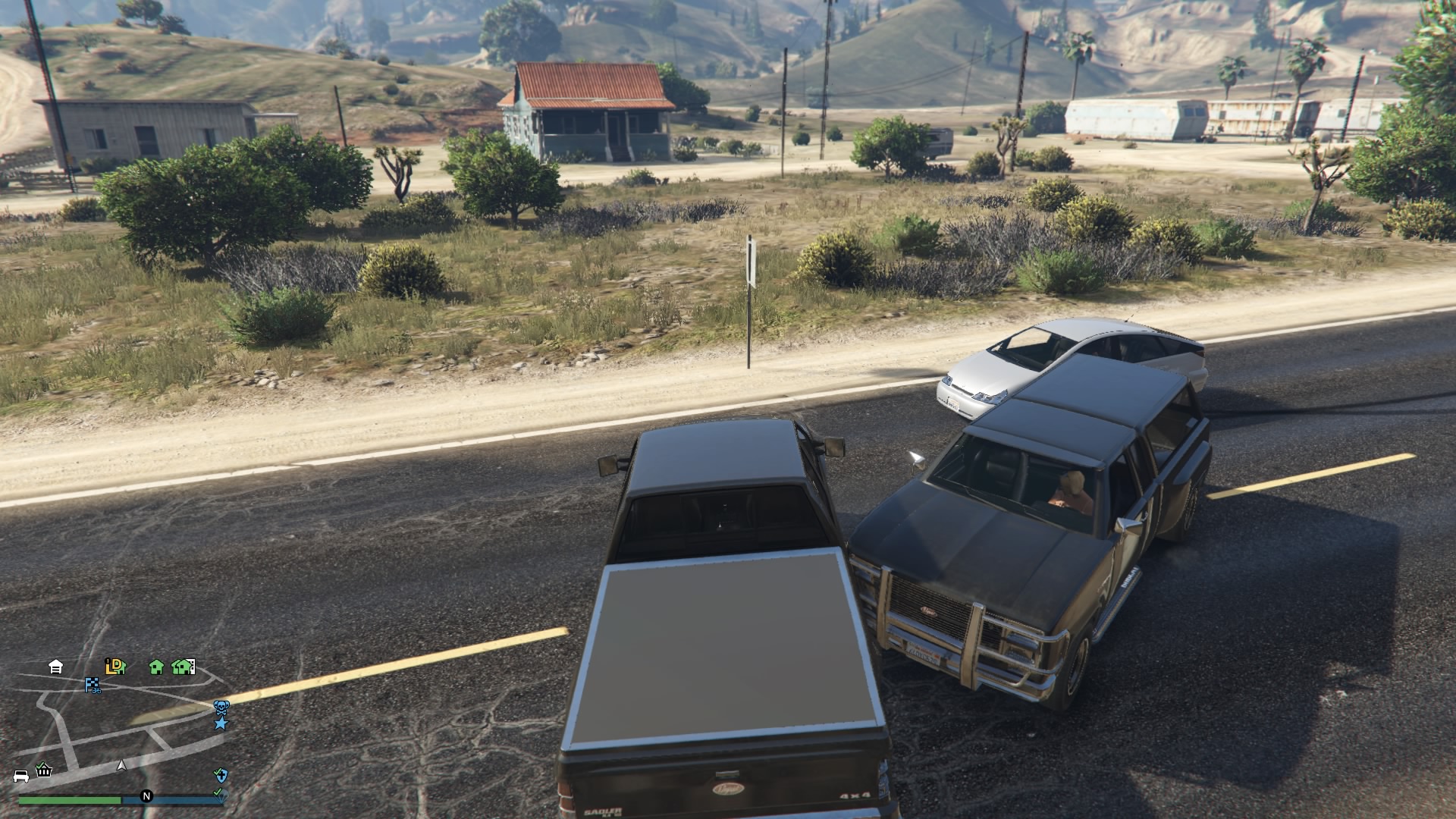Select the parachute marker with green checkmark
The width and height of the screenshot is (1456, 819).
(218, 792)
